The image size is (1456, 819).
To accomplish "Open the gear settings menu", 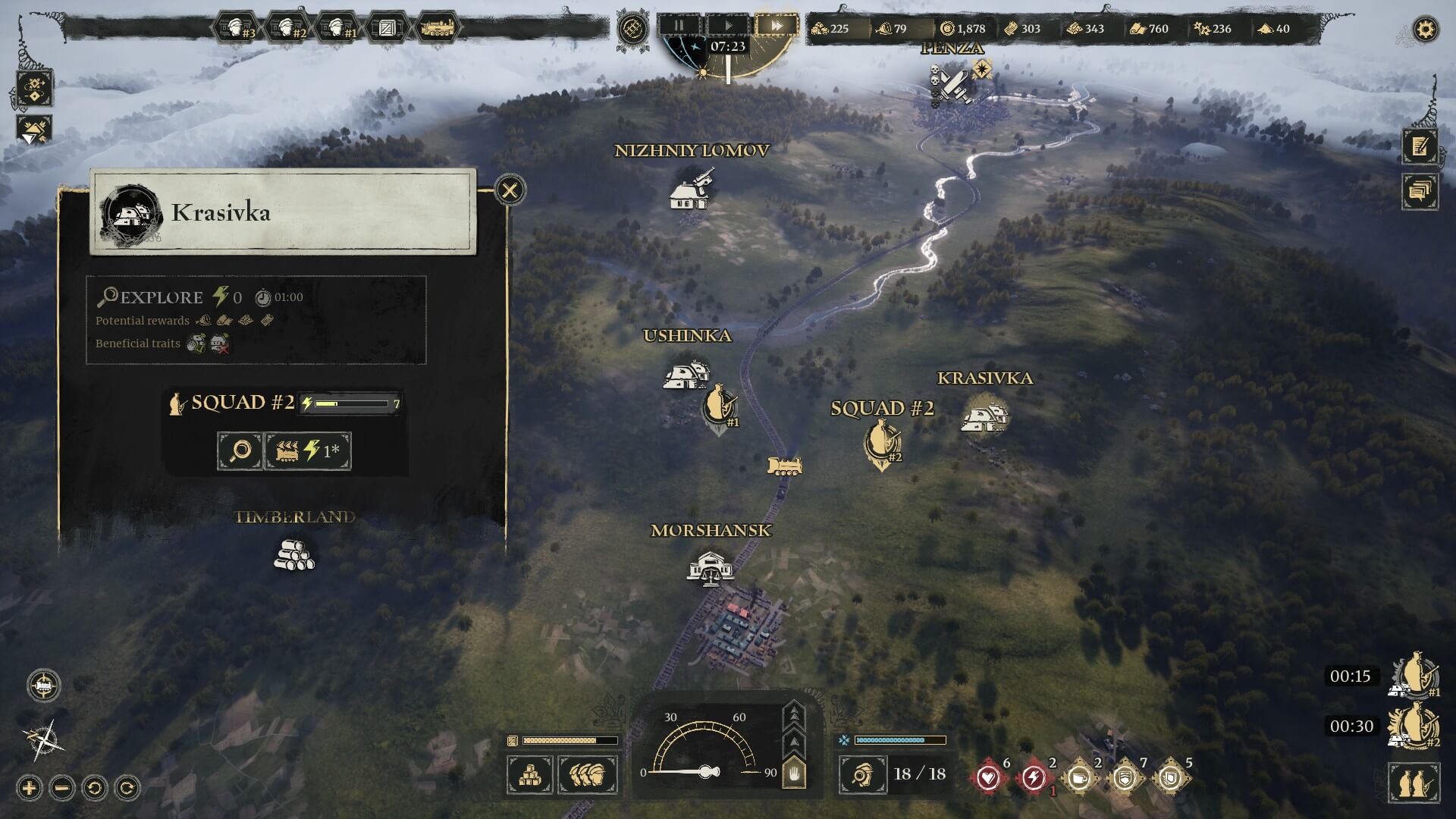I will tap(1426, 30).
